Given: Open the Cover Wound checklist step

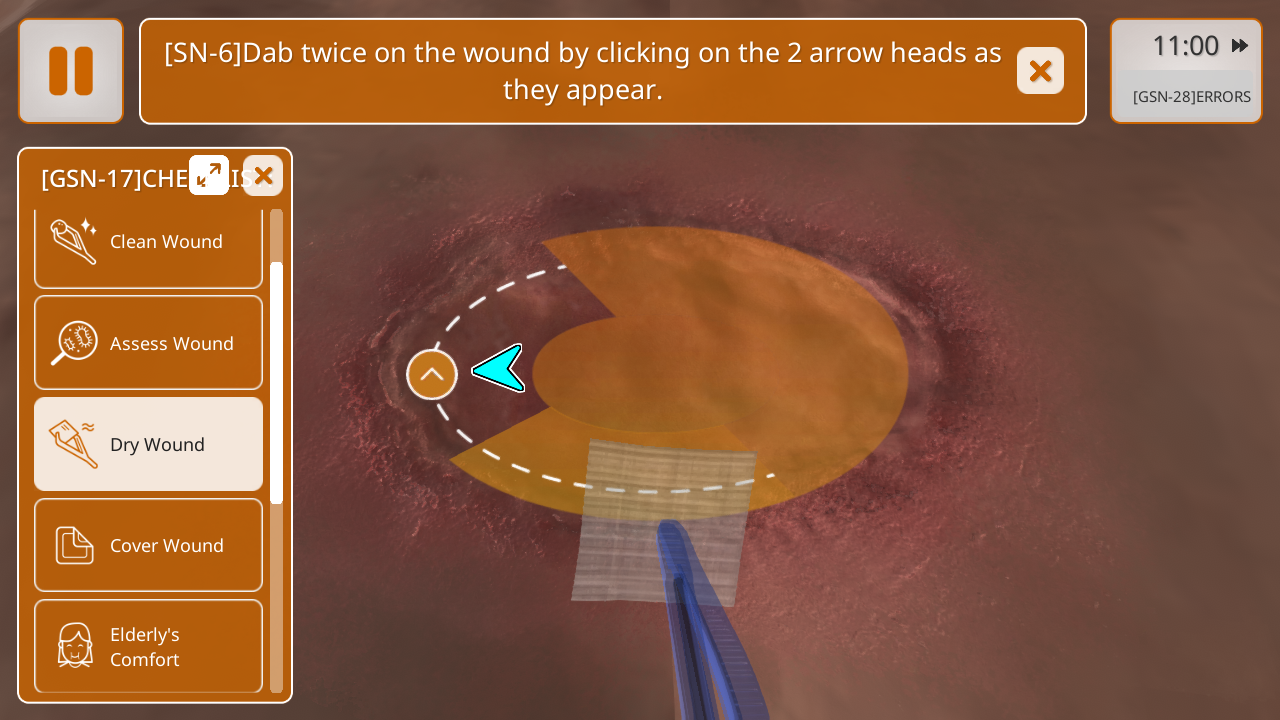Looking at the screenshot, I should click(x=148, y=545).
